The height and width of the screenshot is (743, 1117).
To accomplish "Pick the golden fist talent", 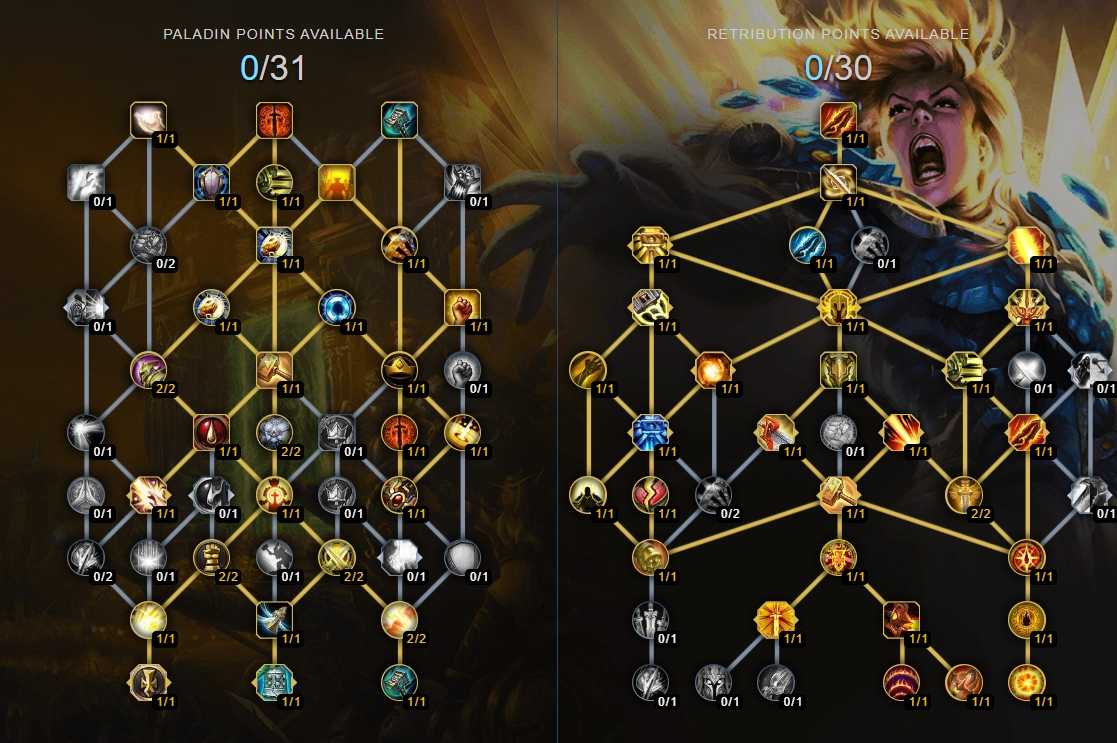I will click(462, 307).
